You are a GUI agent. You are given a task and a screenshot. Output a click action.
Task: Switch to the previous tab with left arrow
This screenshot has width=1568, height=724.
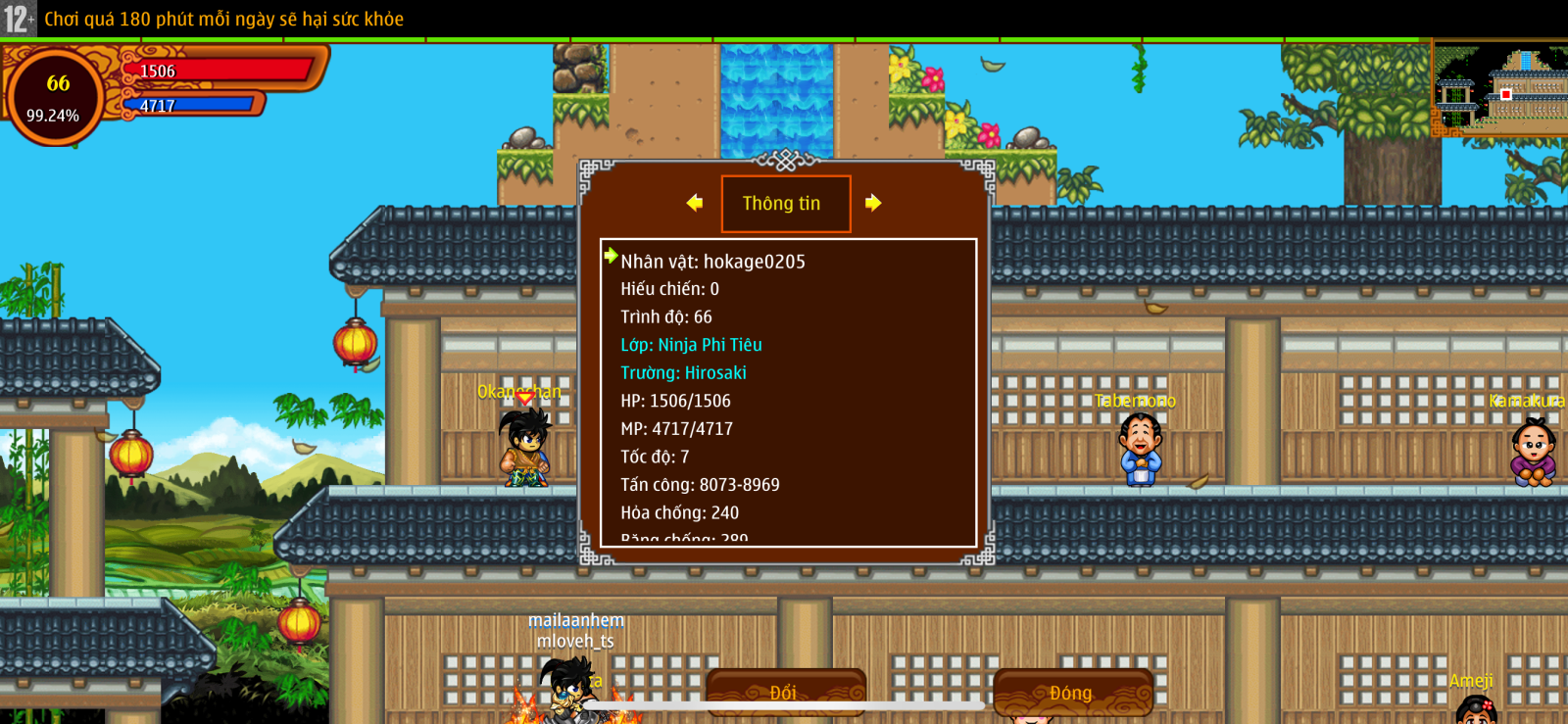695,203
